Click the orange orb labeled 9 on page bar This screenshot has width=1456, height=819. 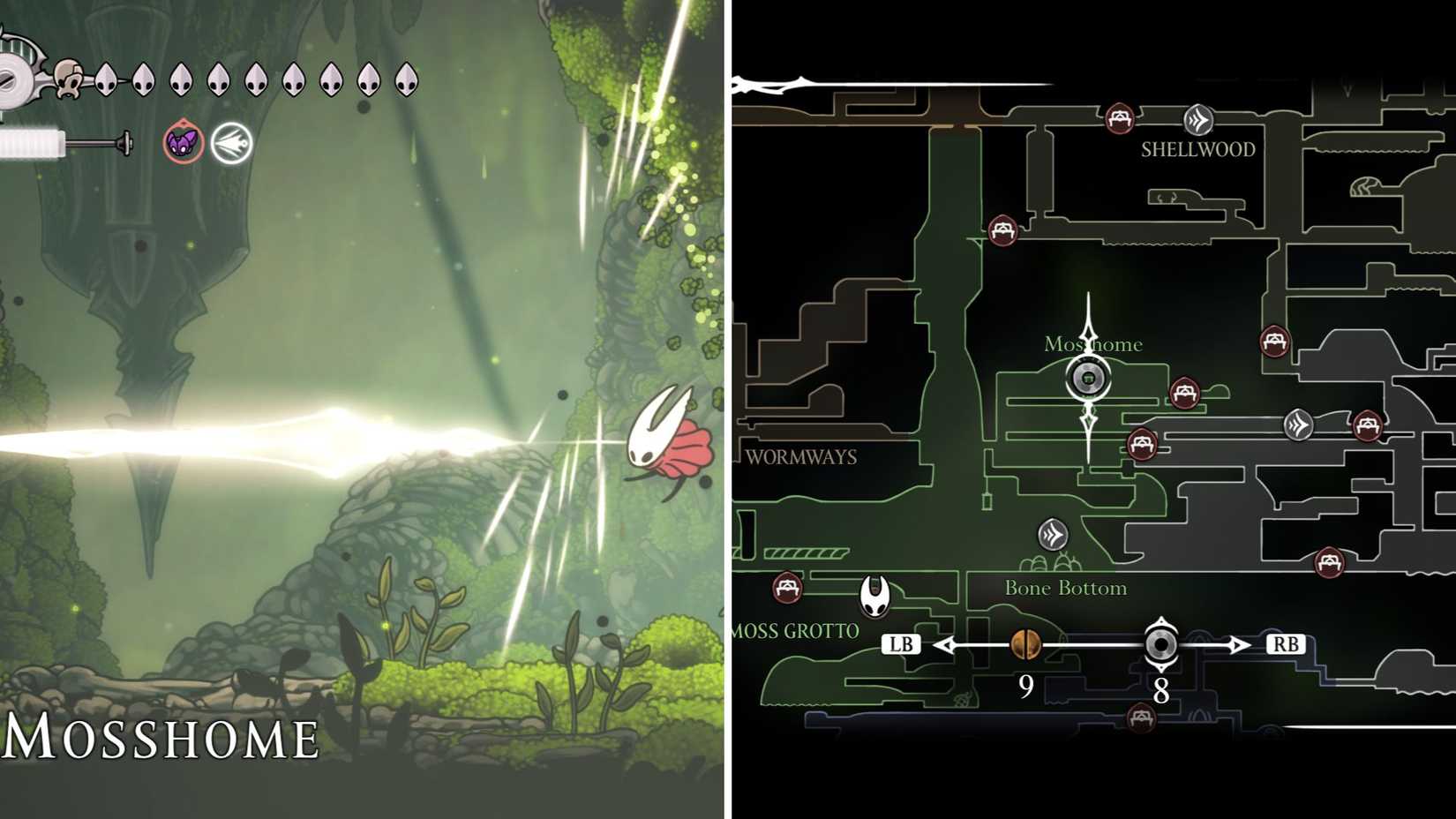tap(1025, 645)
